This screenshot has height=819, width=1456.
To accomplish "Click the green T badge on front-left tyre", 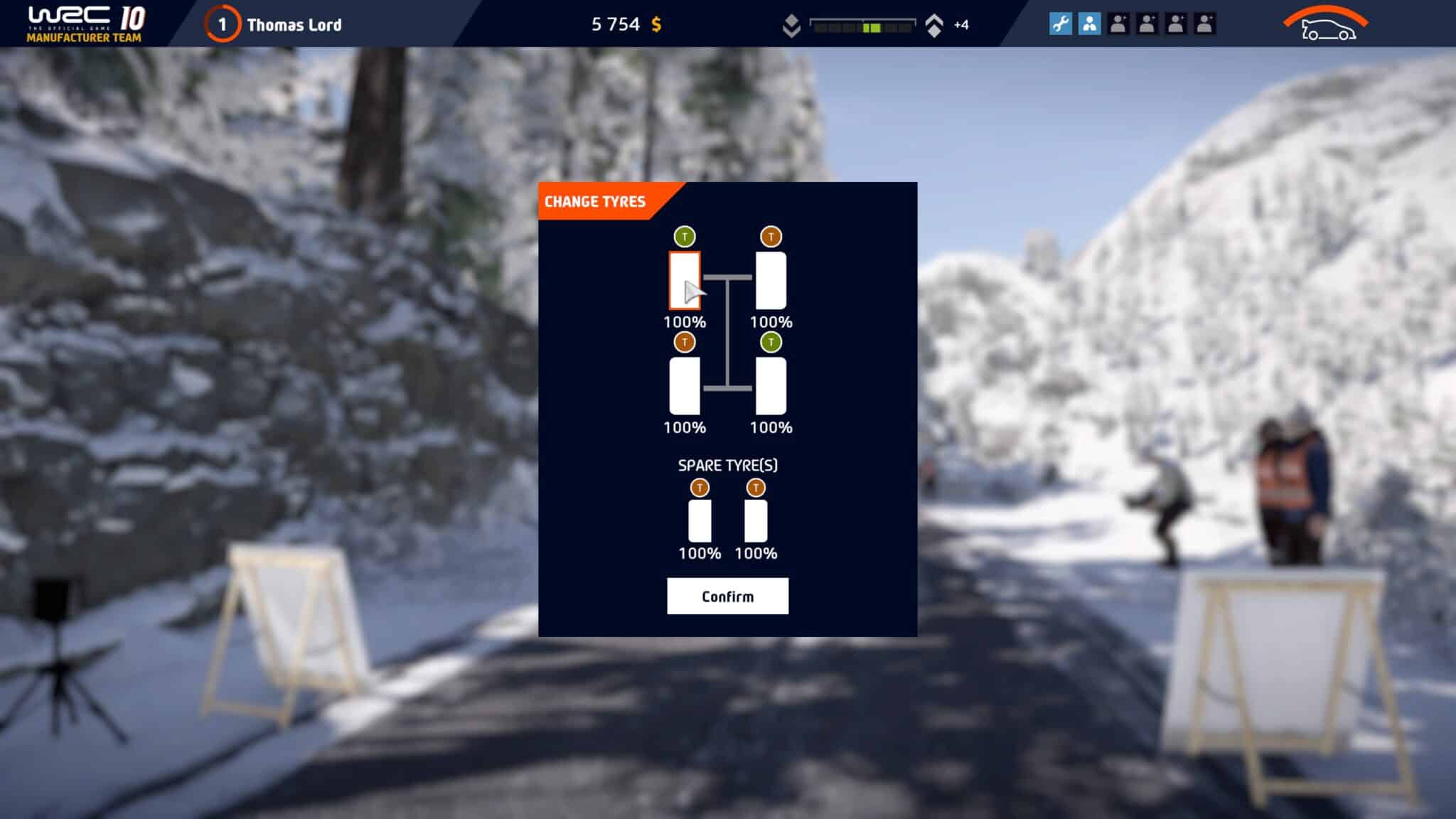I will (x=684, y=237).
